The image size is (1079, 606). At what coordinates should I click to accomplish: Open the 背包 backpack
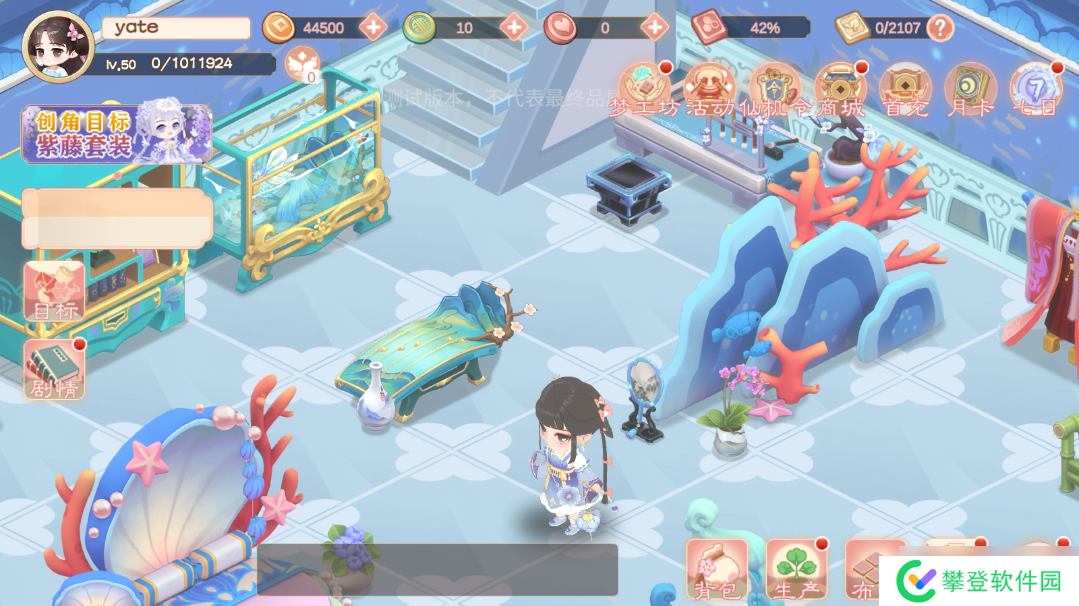[716, 571]
